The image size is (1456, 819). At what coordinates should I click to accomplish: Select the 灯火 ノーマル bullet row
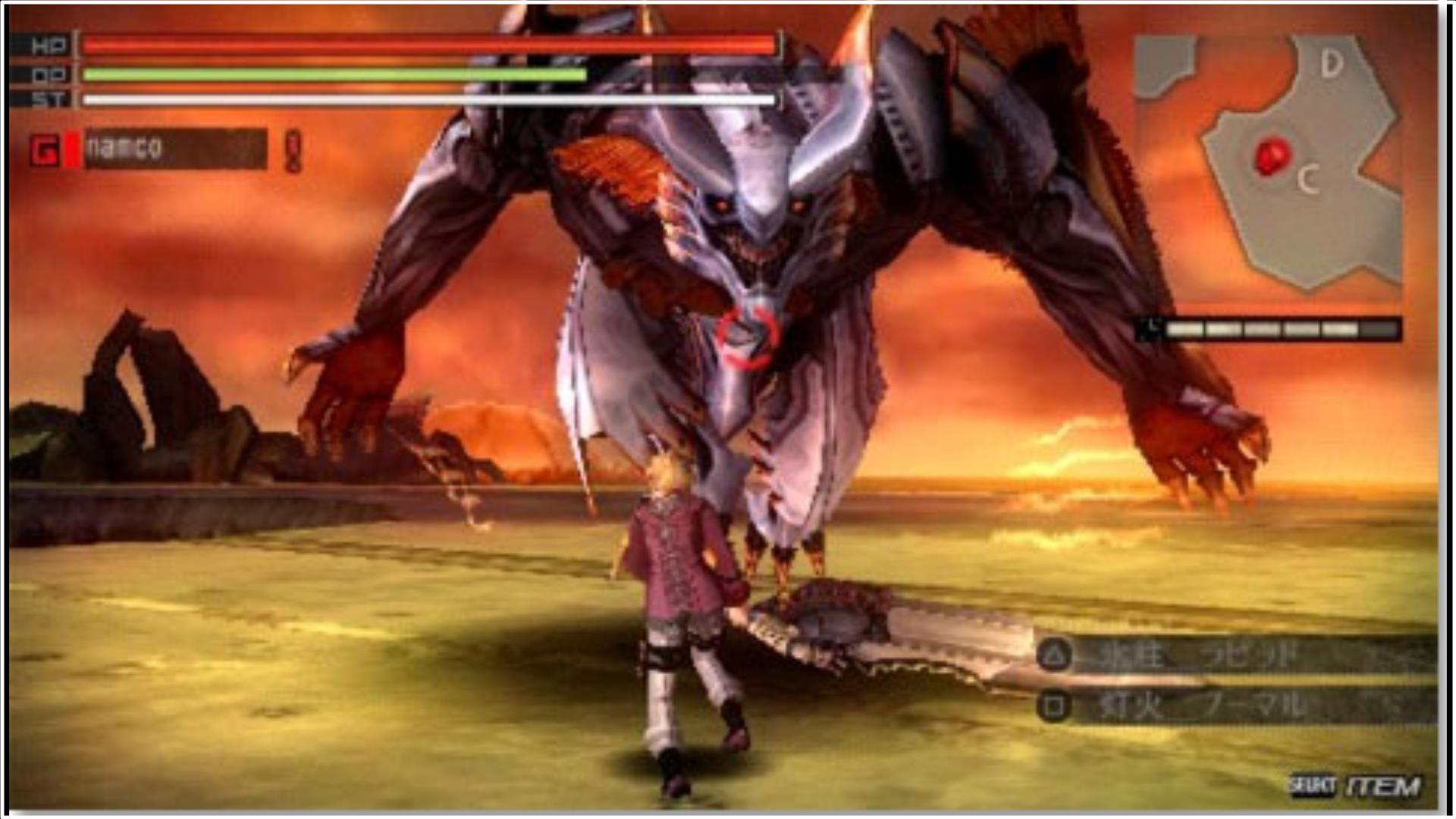(1236, 707)
